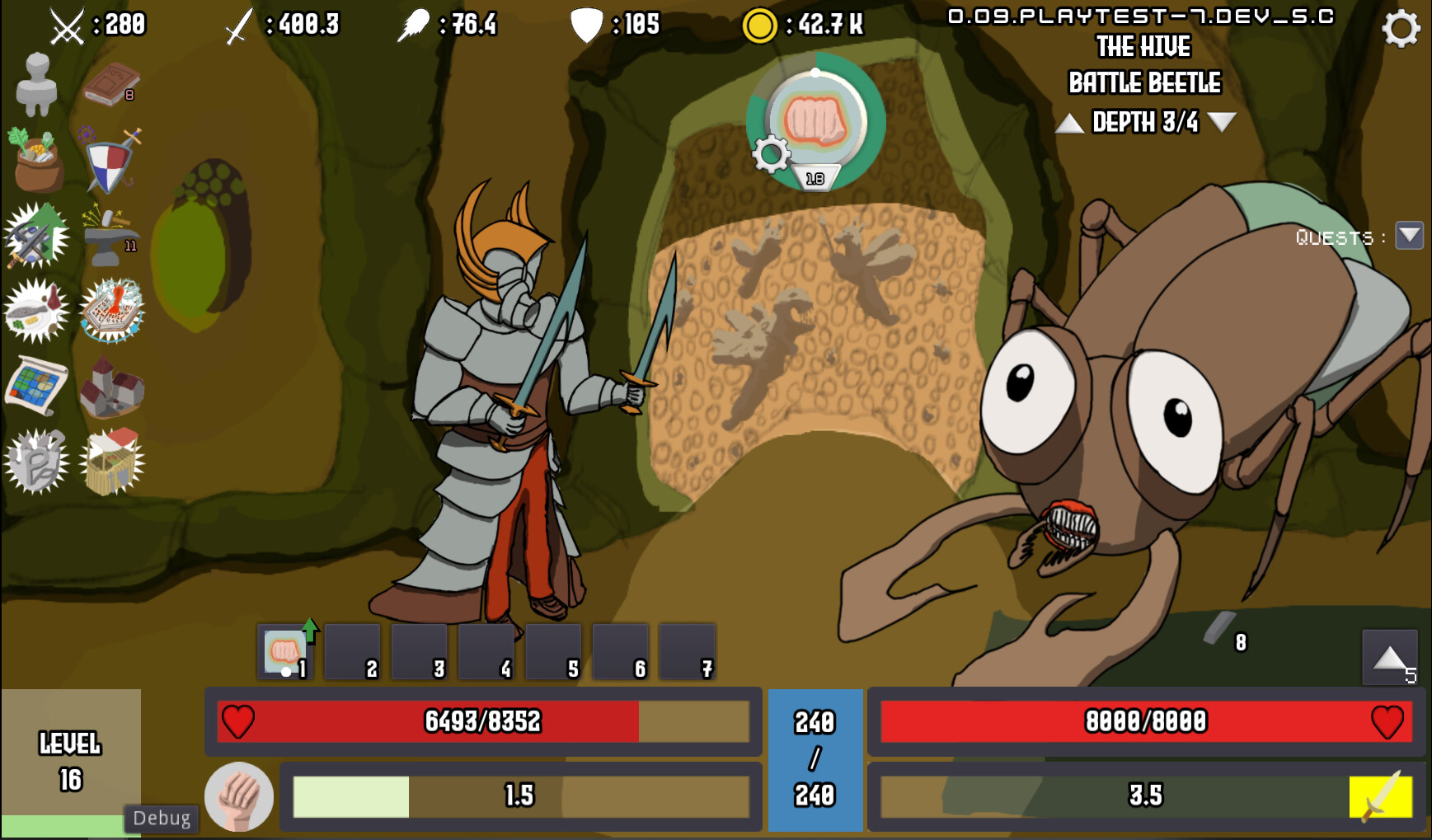Select hotbar slot 1 with the fist
The width and height of the screenshot is (1432, 840).
point(284,651)
